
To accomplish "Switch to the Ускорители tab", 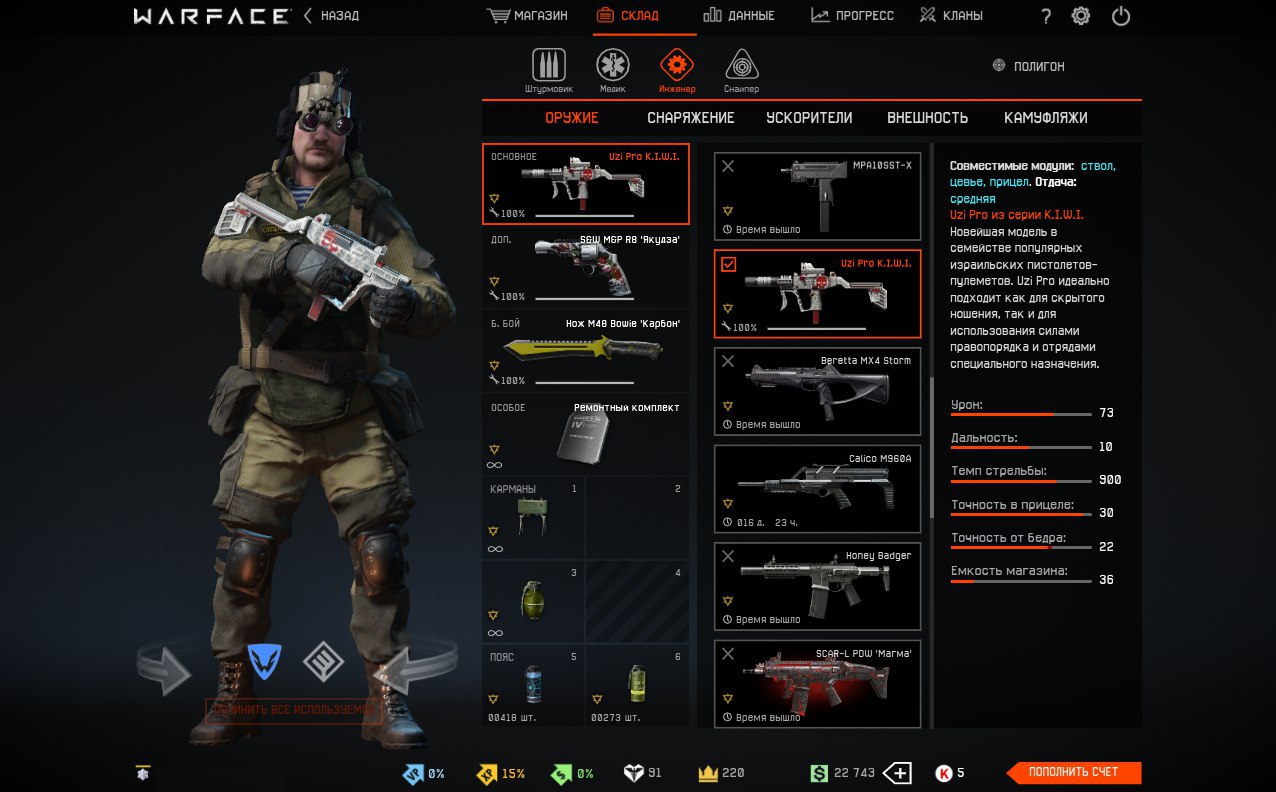I will tap(809, 118).
